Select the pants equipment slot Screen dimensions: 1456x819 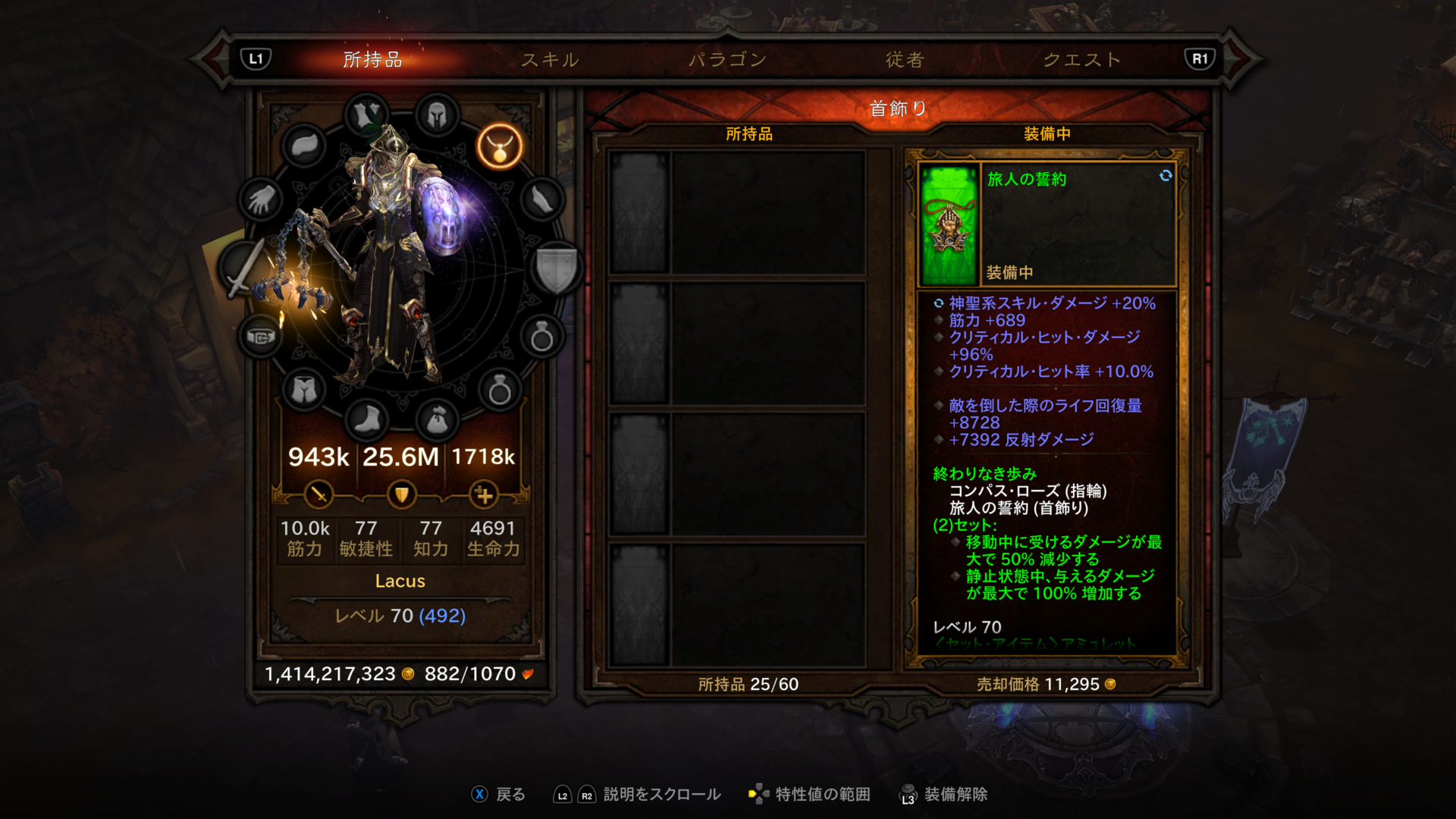304,391
